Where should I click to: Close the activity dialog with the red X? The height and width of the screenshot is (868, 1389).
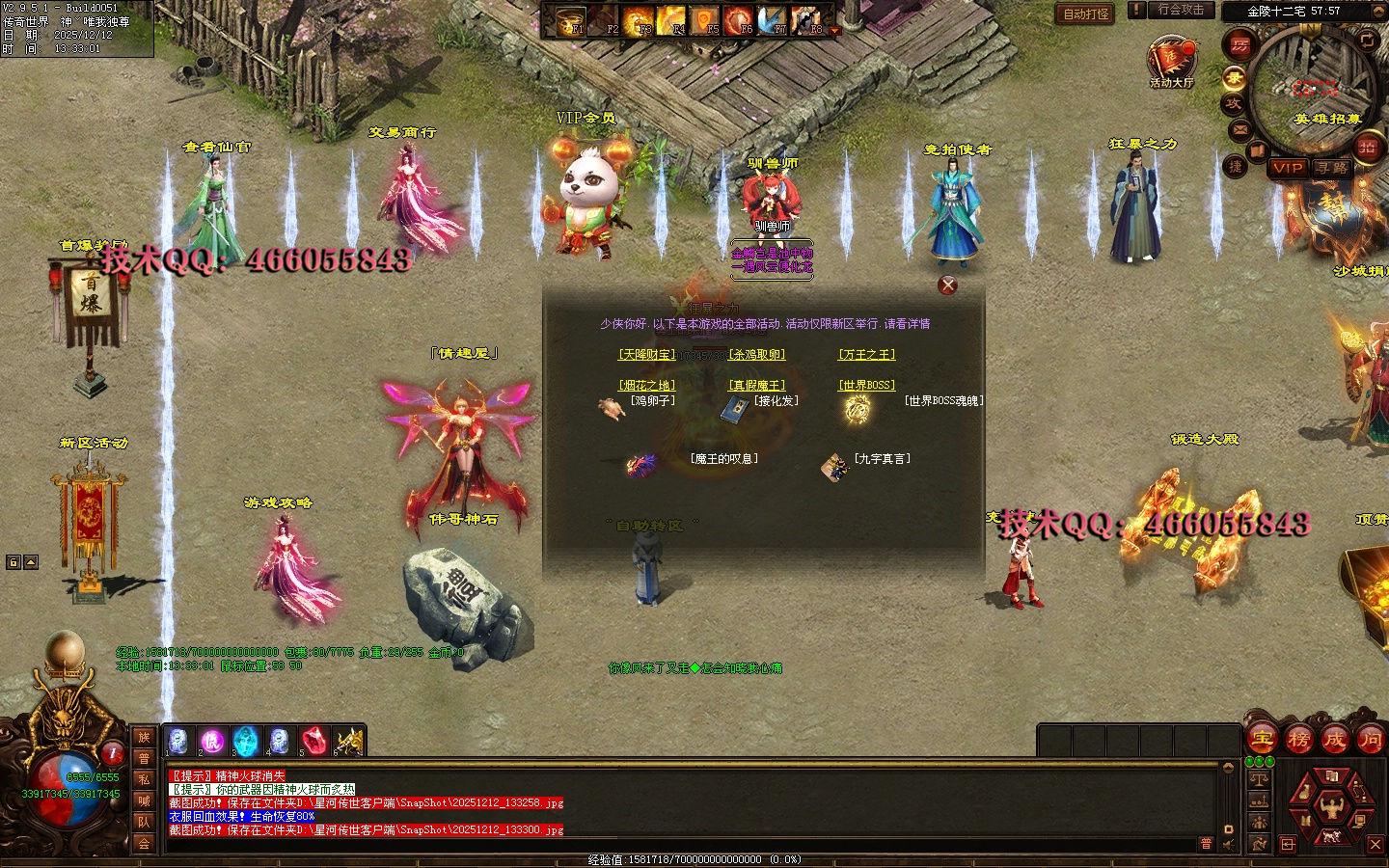pyautogui.click(x=948, y=285)
